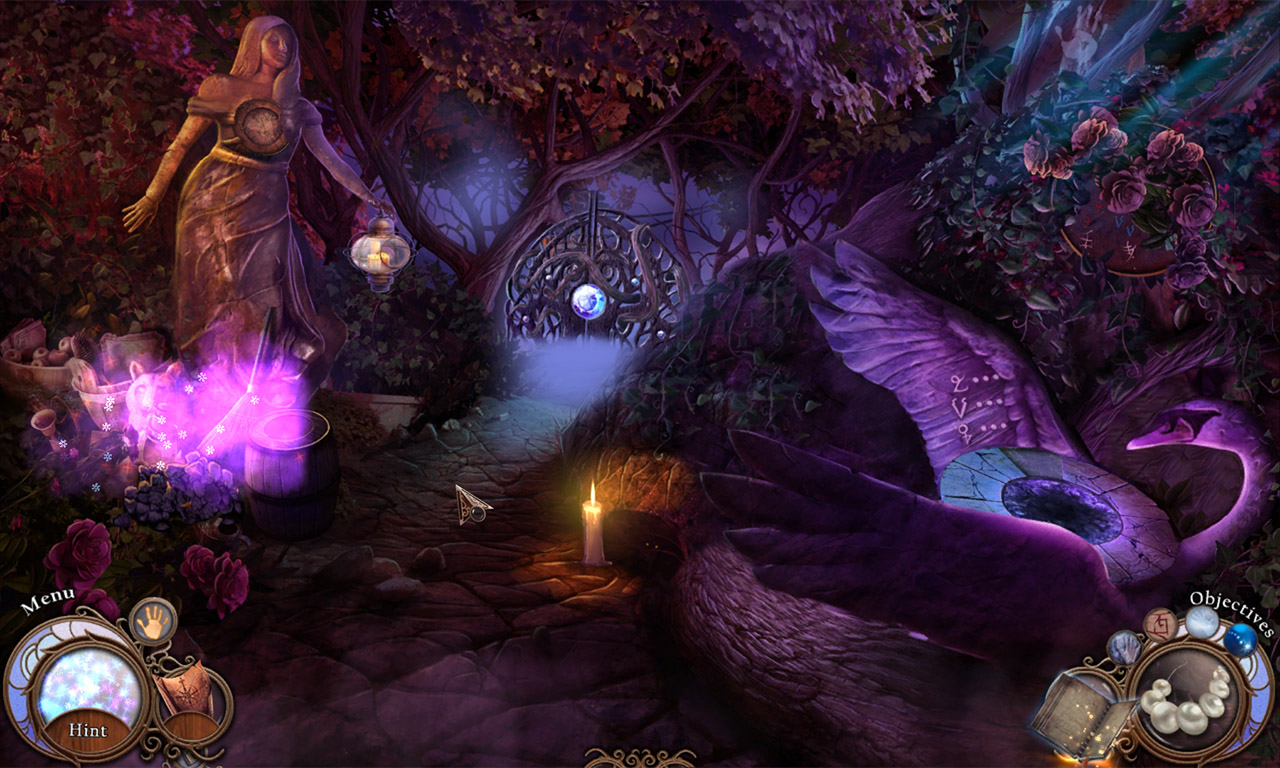Toggle the burning candle on the path

(593, 520)
